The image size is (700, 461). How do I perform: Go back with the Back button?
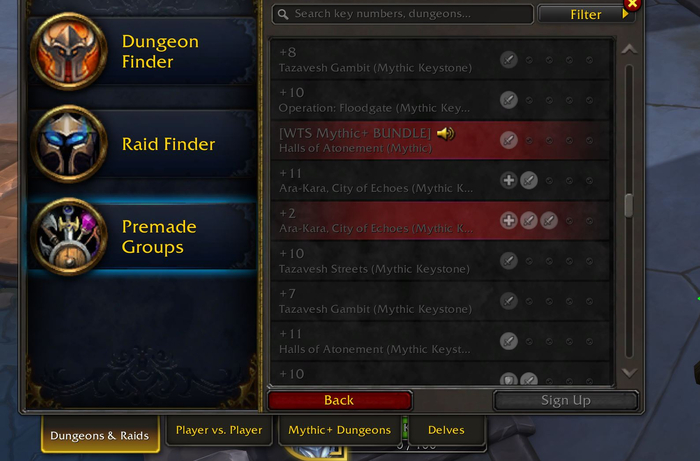point(339,400)
